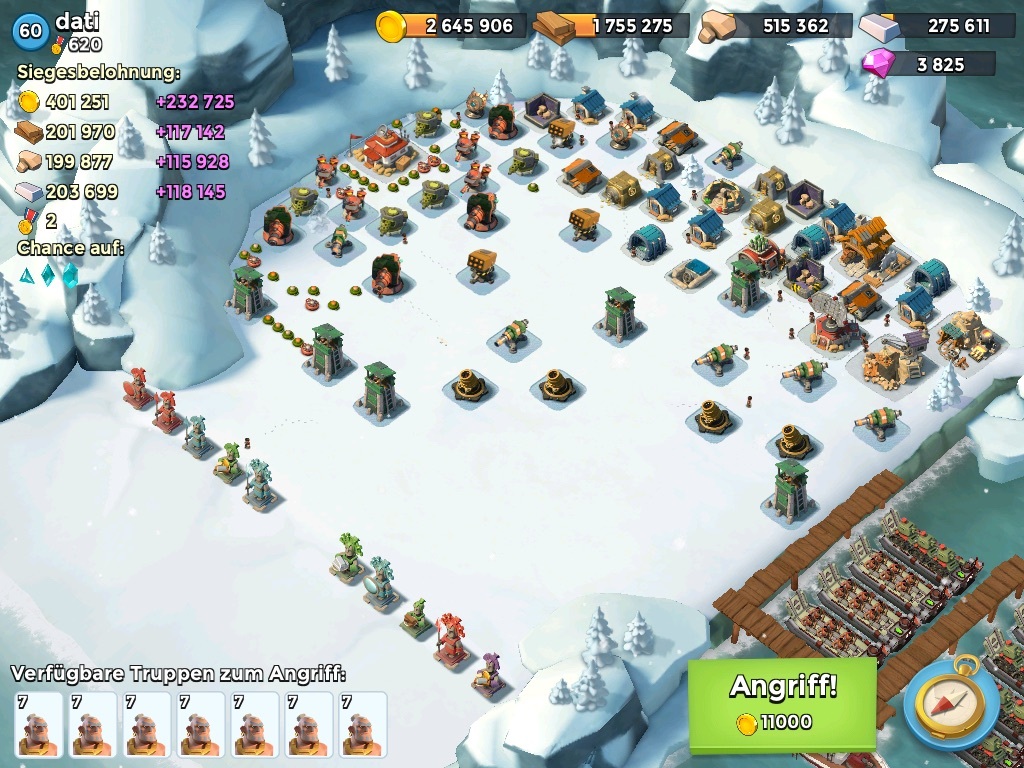Tap the compass to return to the map

click(x=950, y=702)
